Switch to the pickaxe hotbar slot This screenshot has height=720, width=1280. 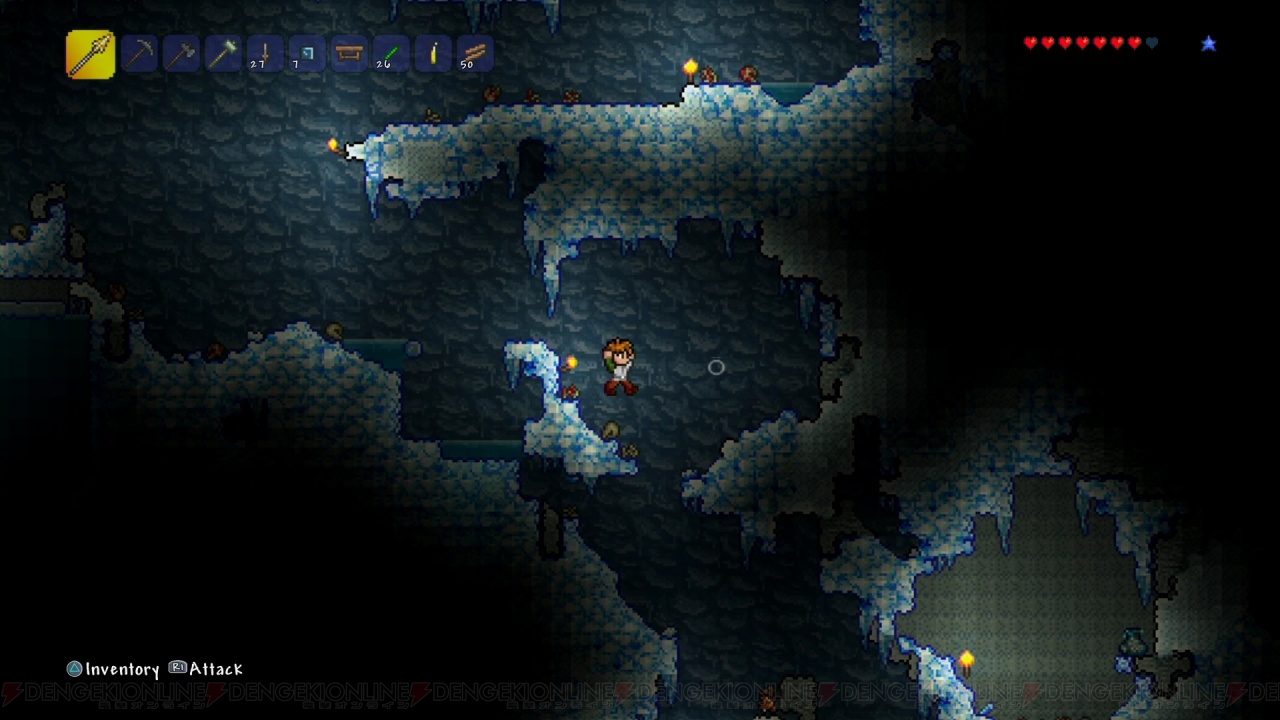139,54
